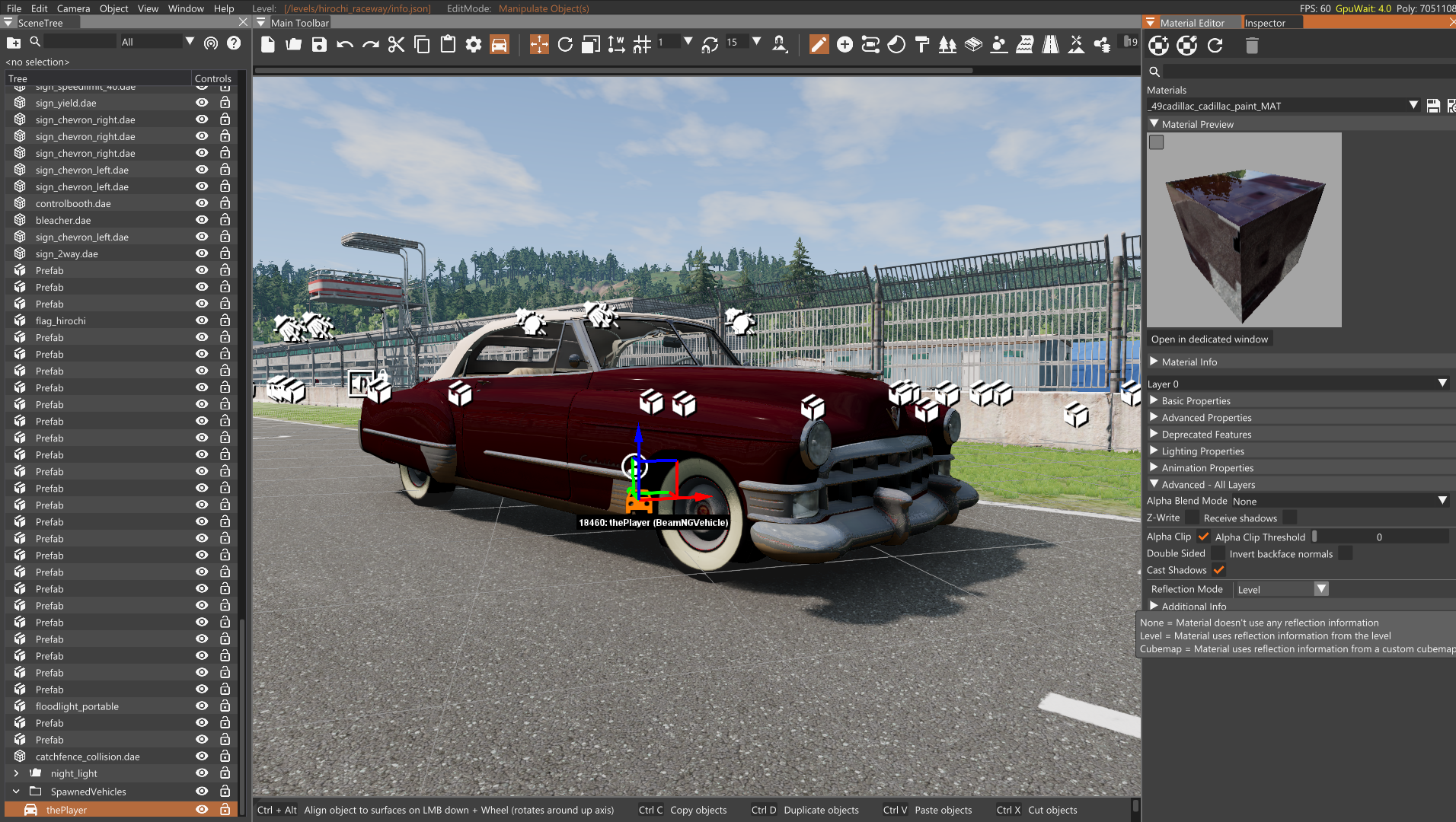This screenshot has height=822, width=1456.
Task: Select flag_hirochi tree entry
Action: click(60, 320)
